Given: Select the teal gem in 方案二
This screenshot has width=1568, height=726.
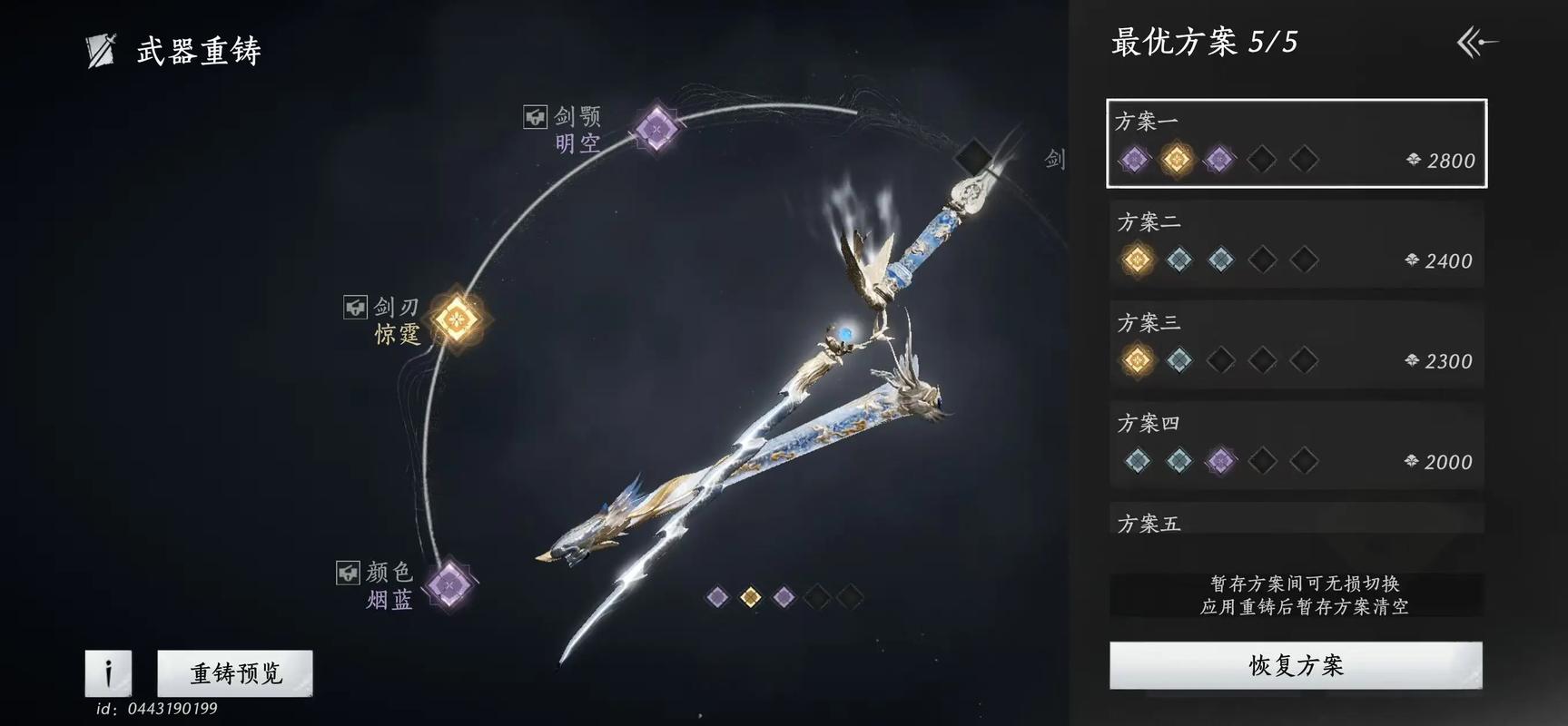Looking at the screenshot, I should (1179, 259).
